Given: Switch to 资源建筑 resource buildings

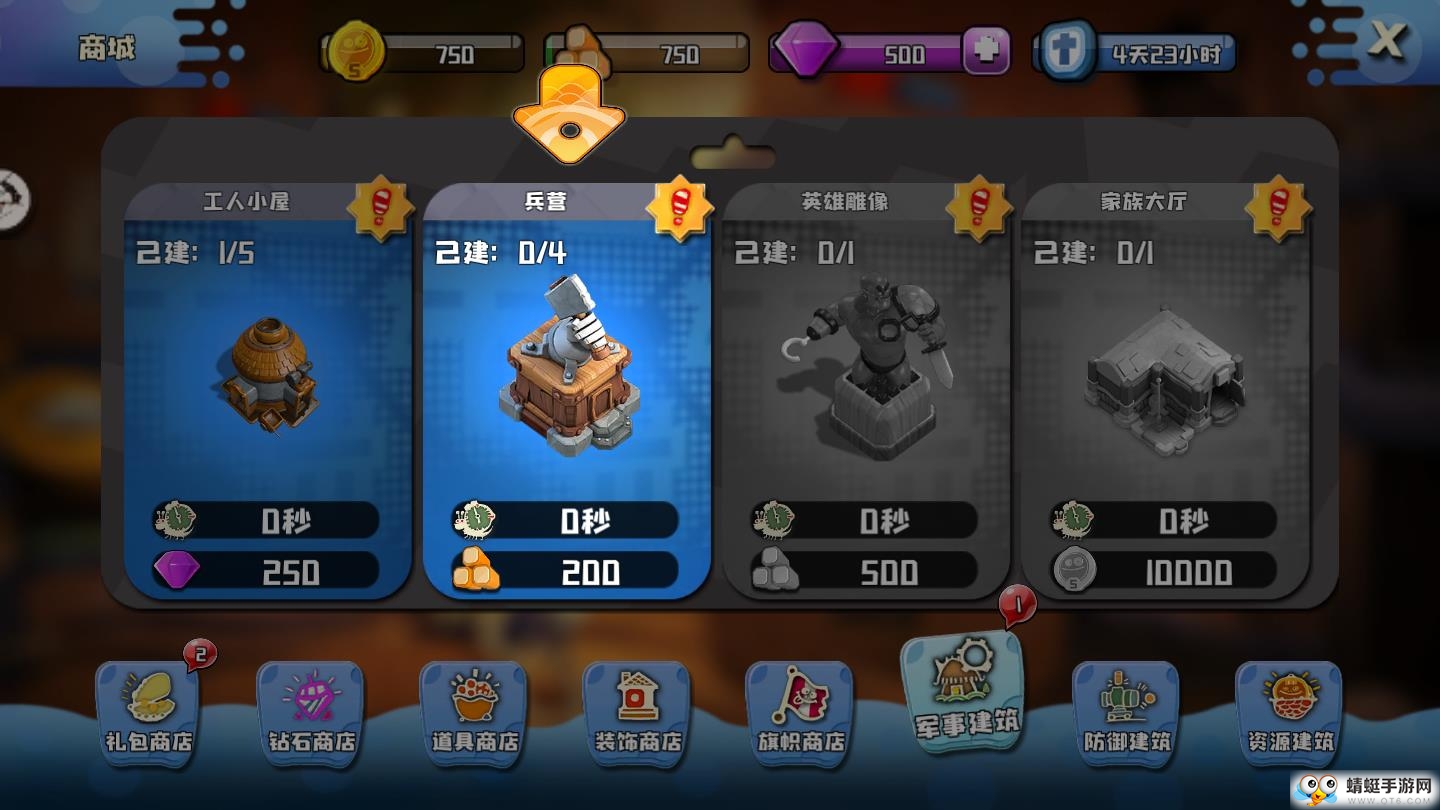Looking at the screenshot, I should click(x=1287, y=712).
